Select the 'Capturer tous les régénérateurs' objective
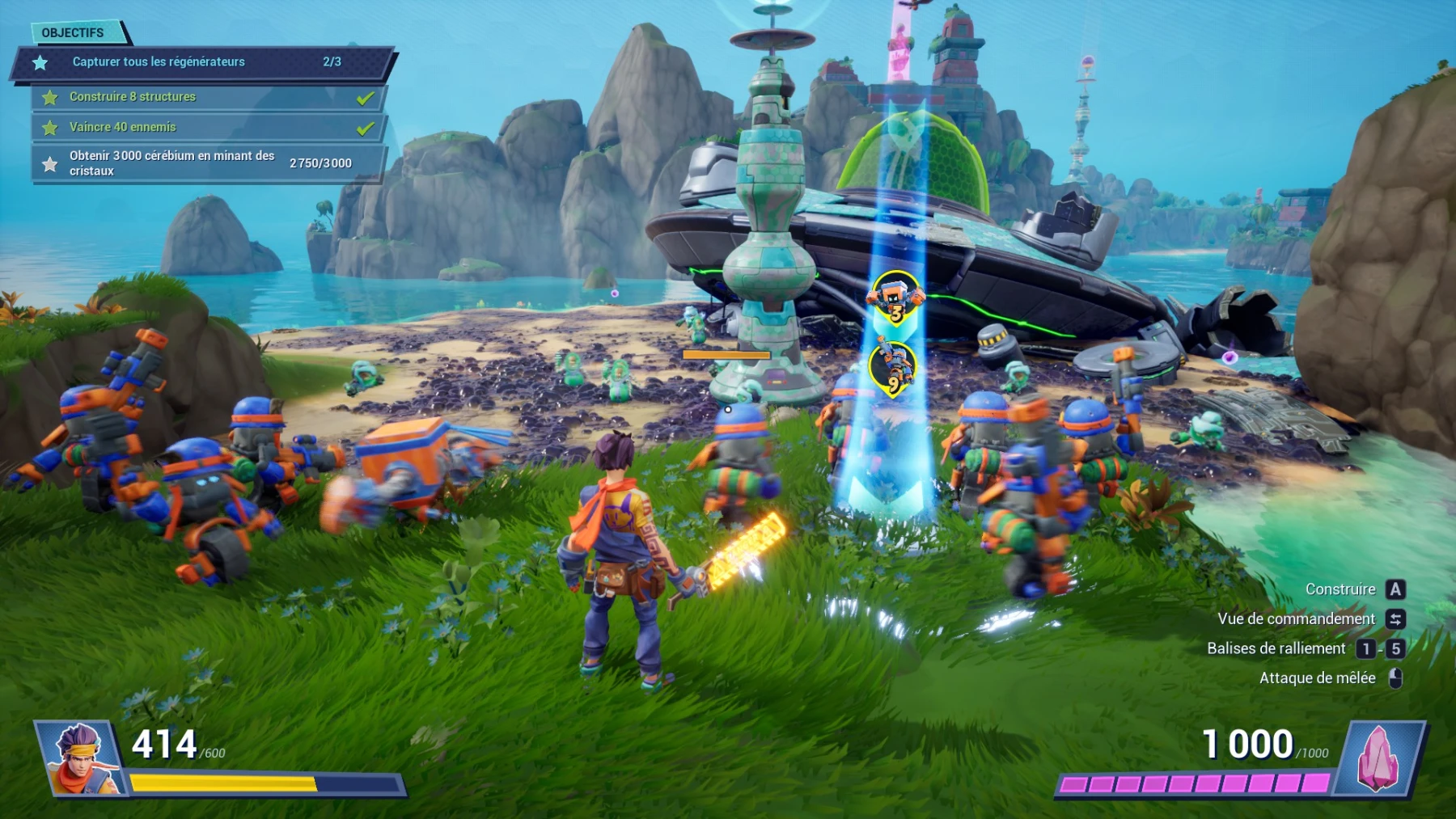The height and width of the screenshot is (819, 1456). tap(202, 62)
